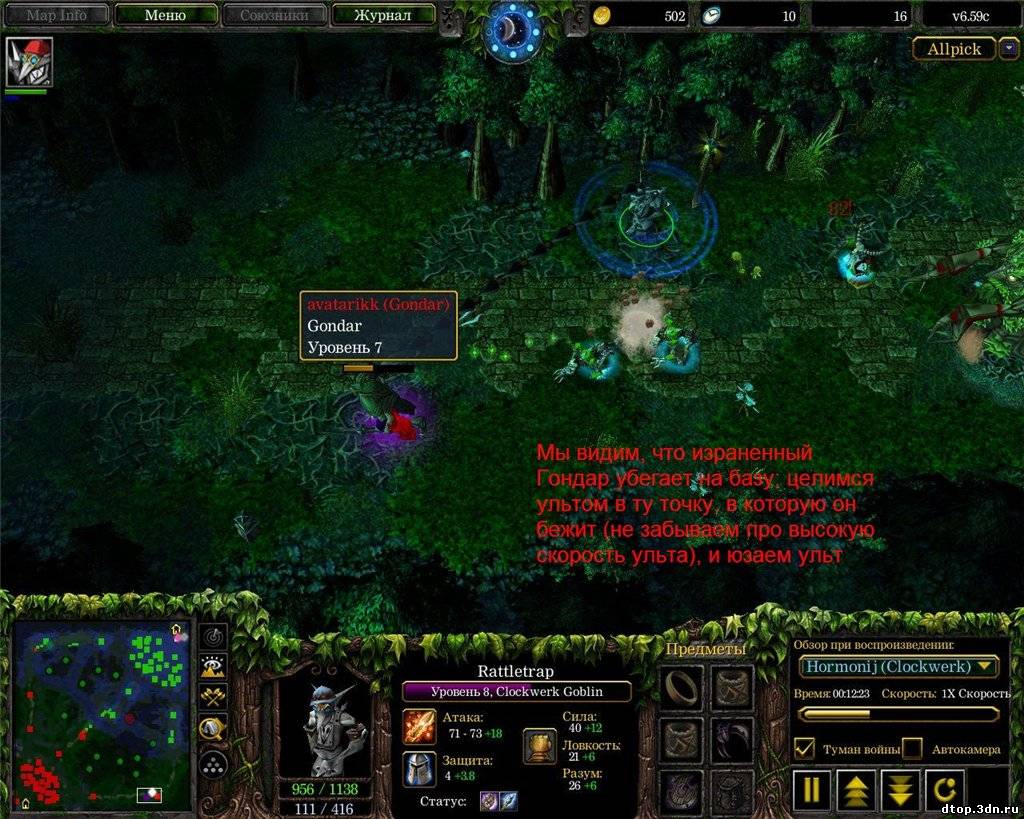Increase replay speed with up arrows
1024x819 pixels.
(x=856, y=790)
